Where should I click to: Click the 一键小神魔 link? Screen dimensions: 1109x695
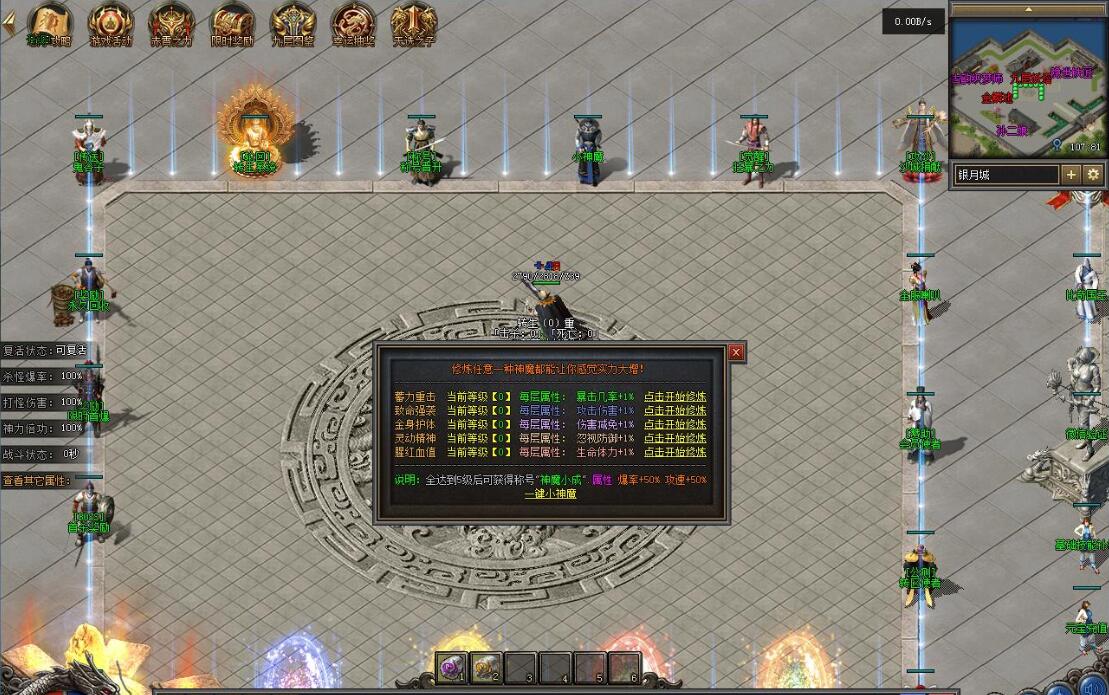tap(551, 493)
